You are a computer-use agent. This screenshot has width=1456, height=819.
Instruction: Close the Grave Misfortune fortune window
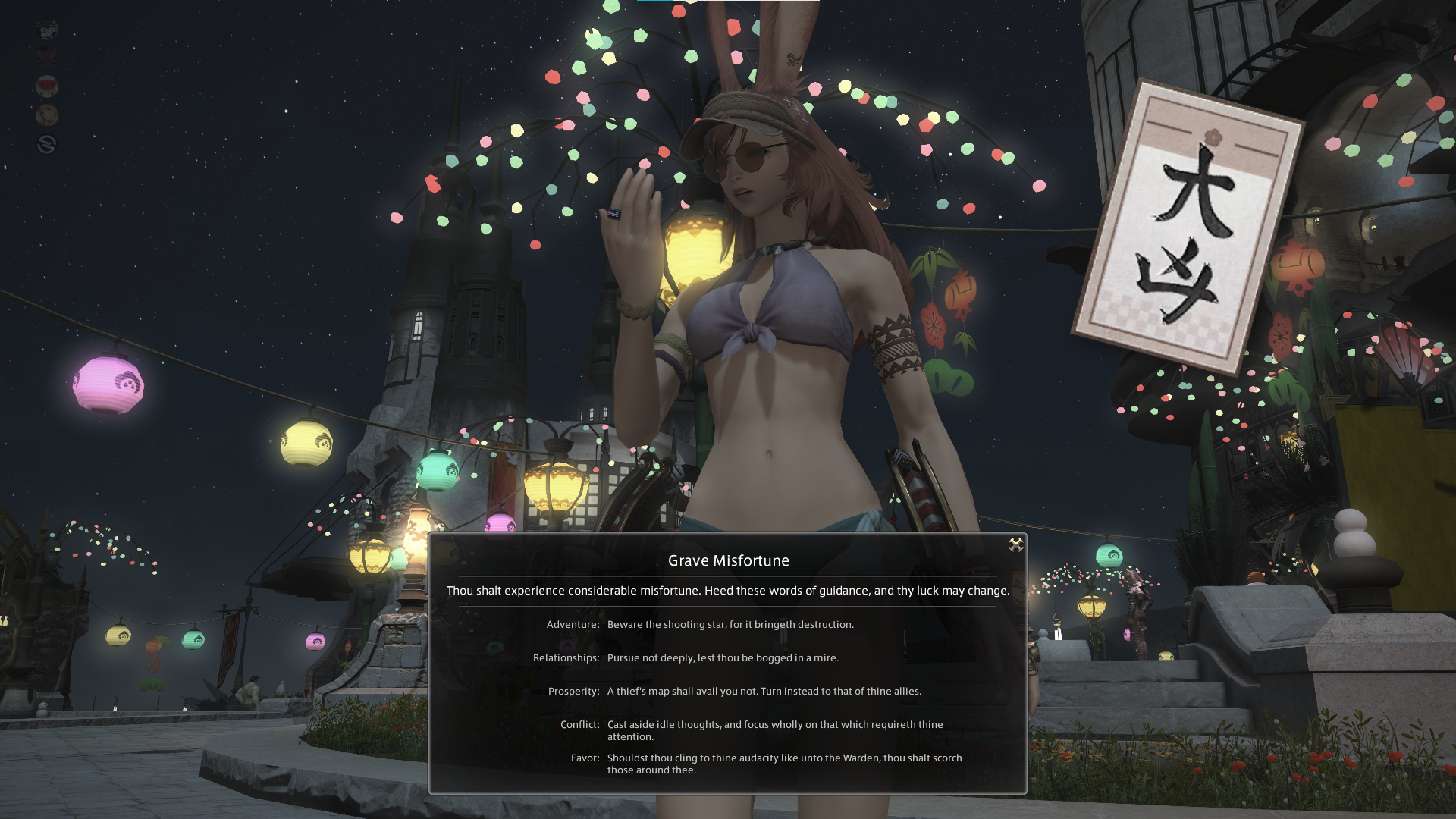1016,544
